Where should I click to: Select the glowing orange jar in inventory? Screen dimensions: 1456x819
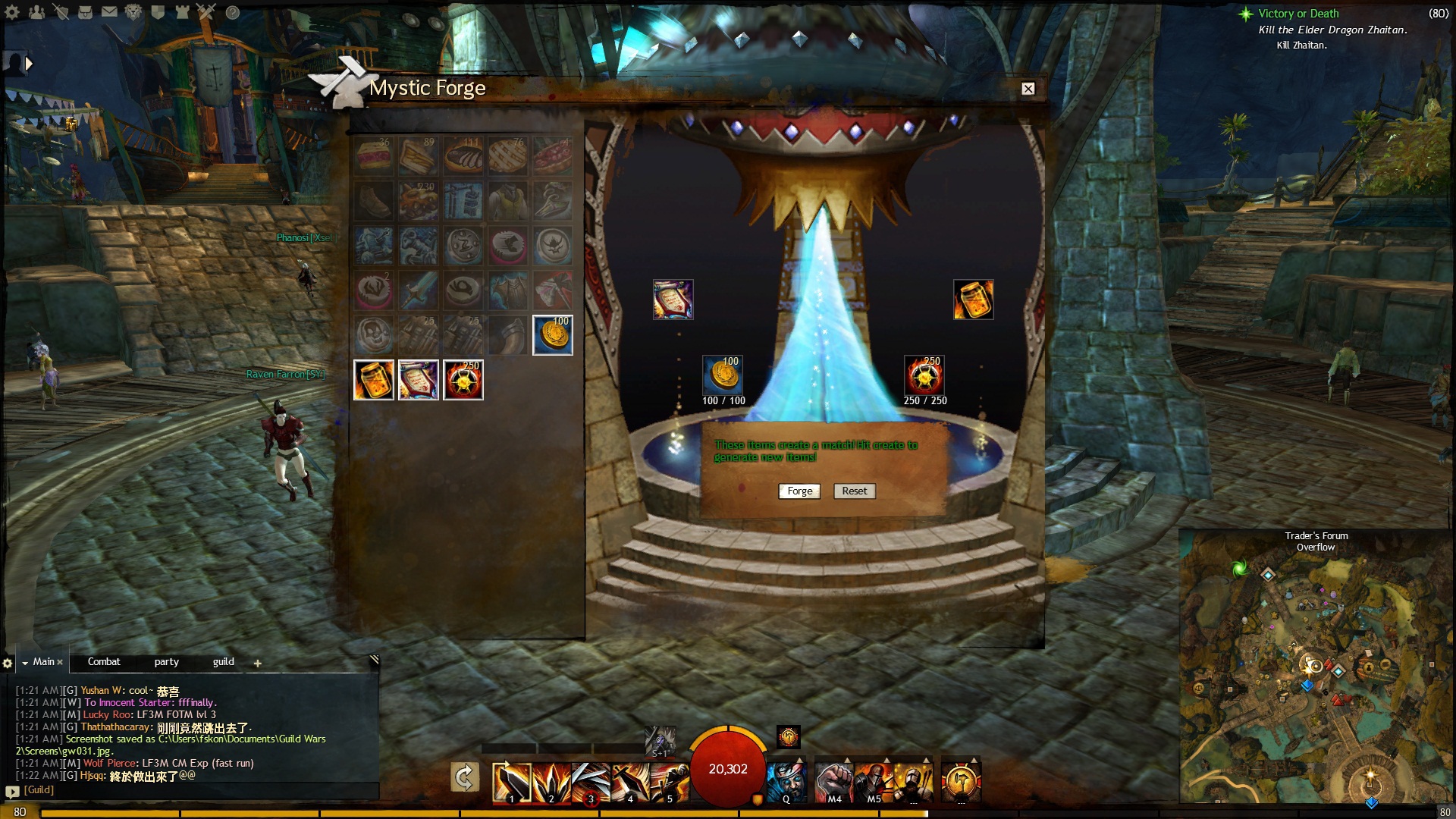(374, 380)
